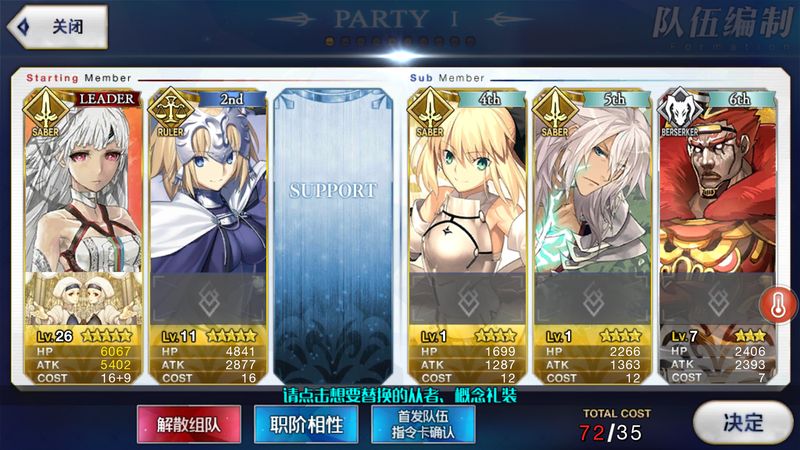Confirm the party with 决定
Image resolution: width=800 pixels, height=450 pixels.
tap(742, 423)
